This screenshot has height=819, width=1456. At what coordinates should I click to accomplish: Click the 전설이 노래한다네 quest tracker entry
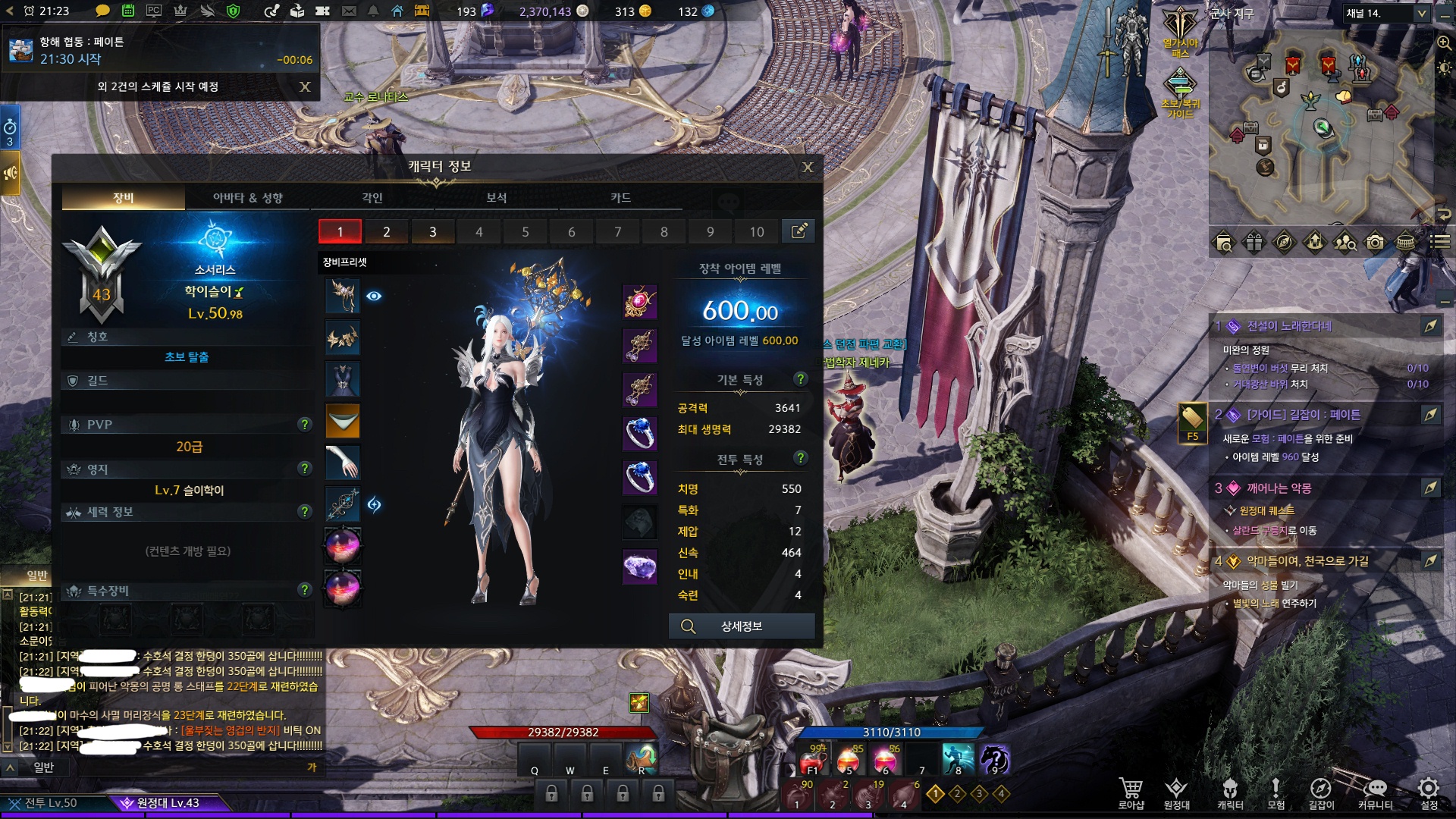click(1289, 326)
